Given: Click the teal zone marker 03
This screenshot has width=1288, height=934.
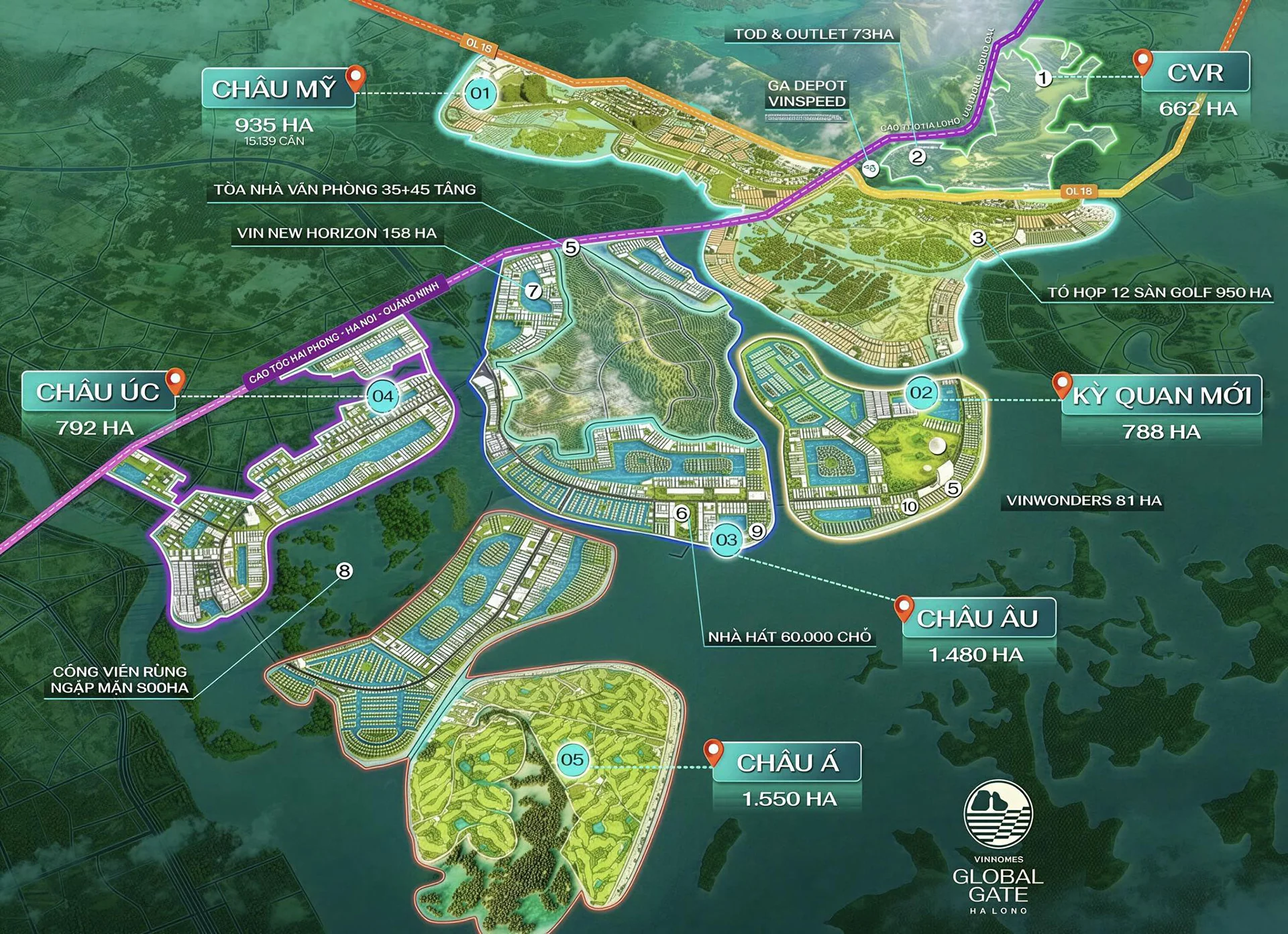Looking at the screenshot, I should click(726, 540).
